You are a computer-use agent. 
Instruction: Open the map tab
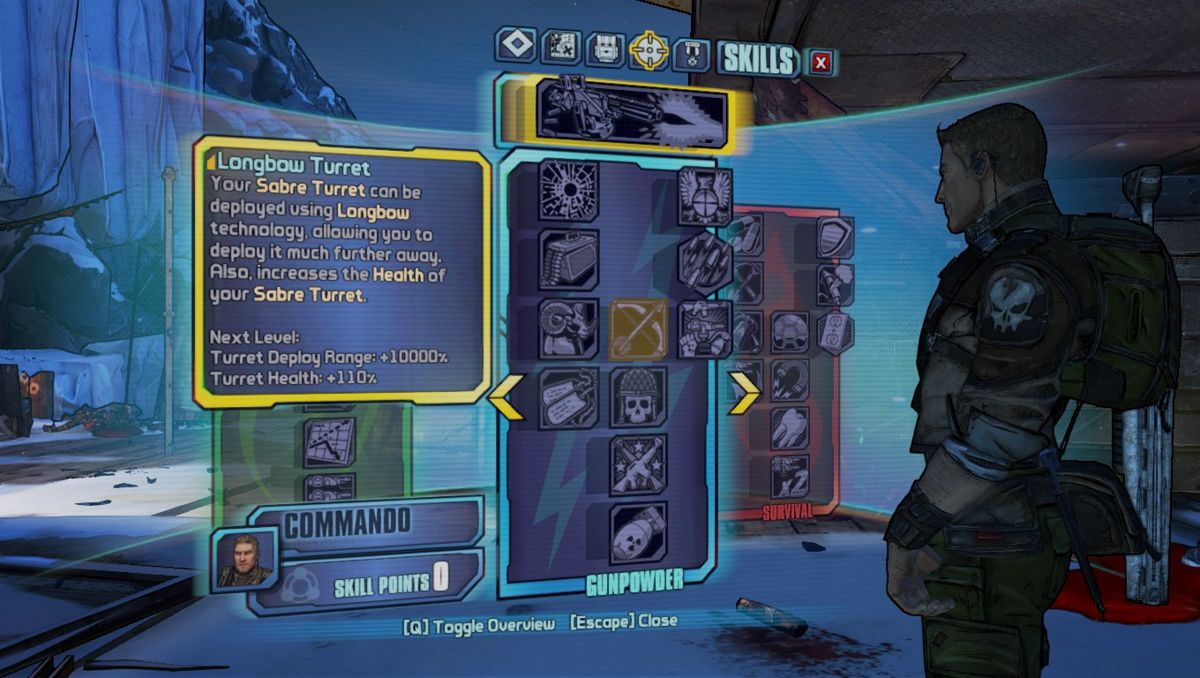pos(560,47)
